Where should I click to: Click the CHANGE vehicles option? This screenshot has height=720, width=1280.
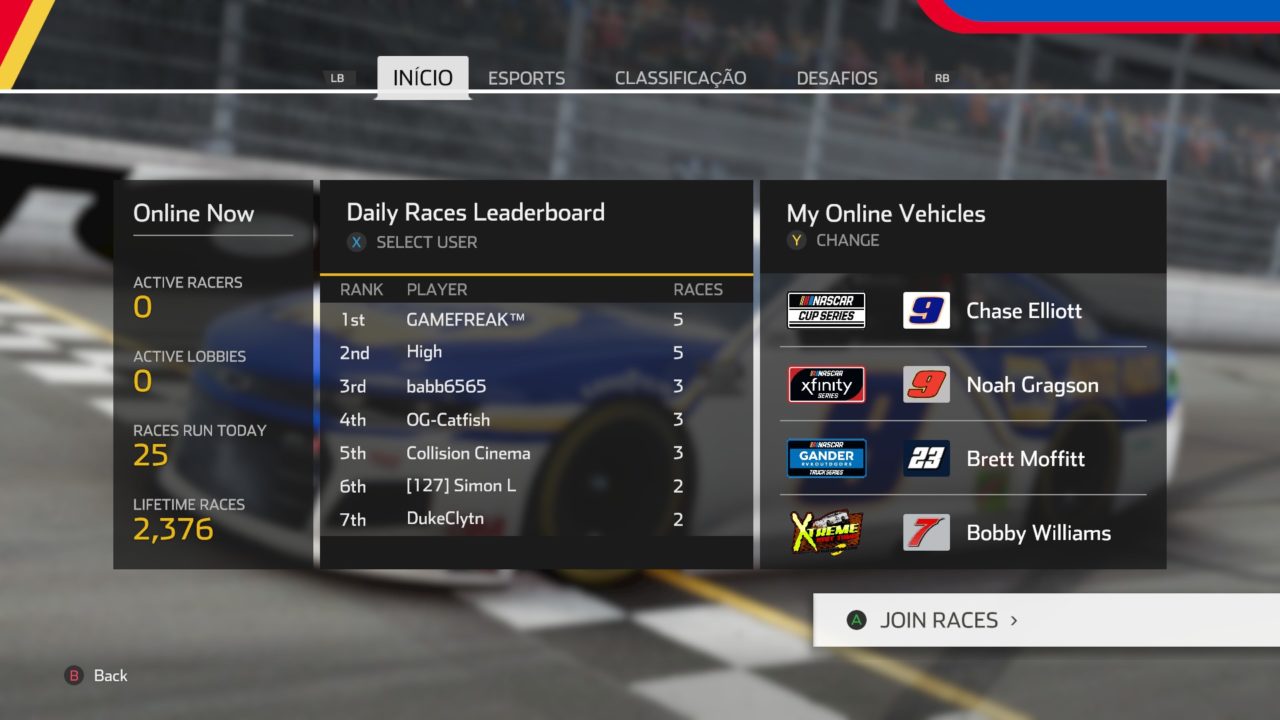click(x=846, y=240)
